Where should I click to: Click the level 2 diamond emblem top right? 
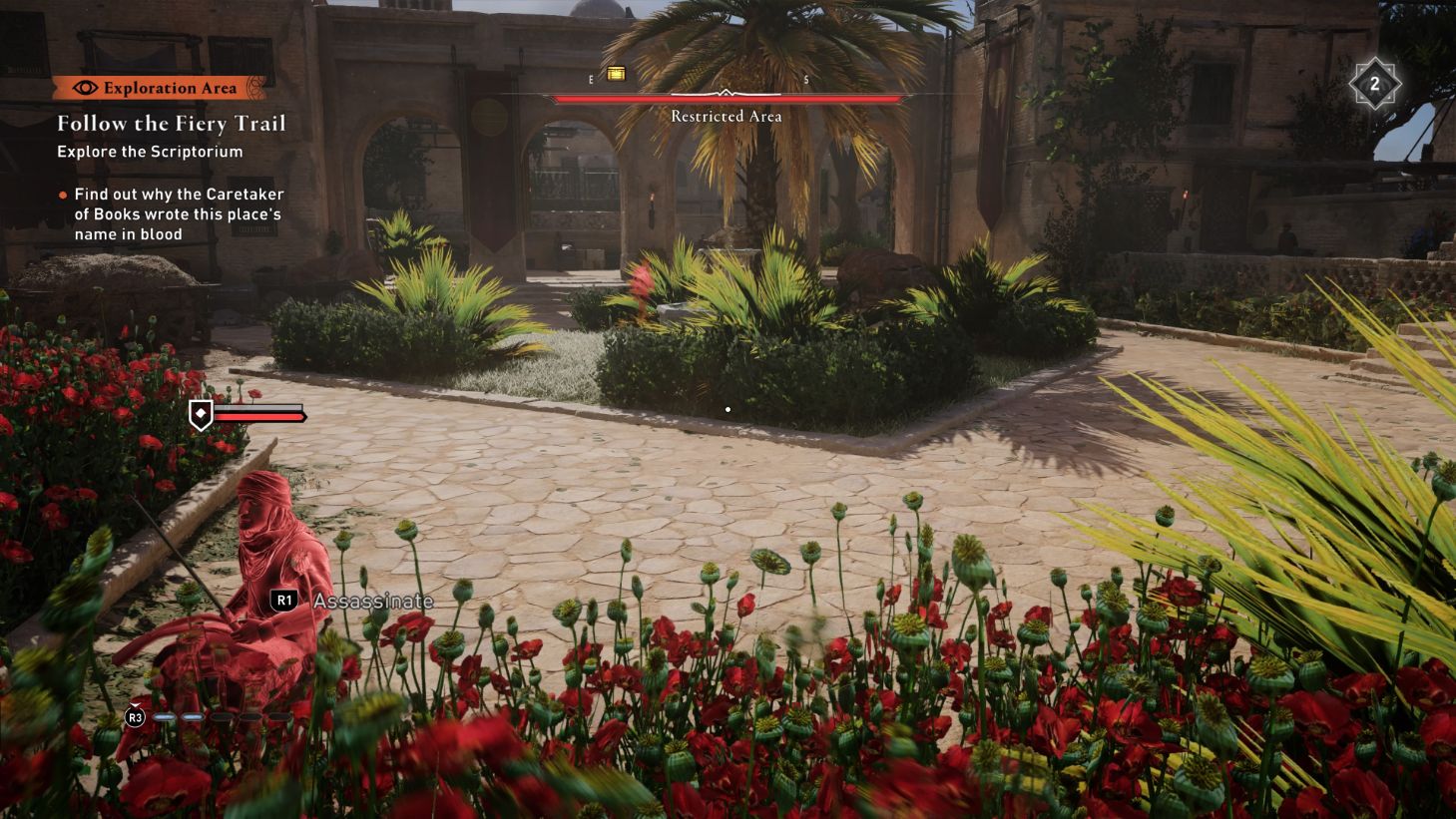click(x=1376, y=84)
